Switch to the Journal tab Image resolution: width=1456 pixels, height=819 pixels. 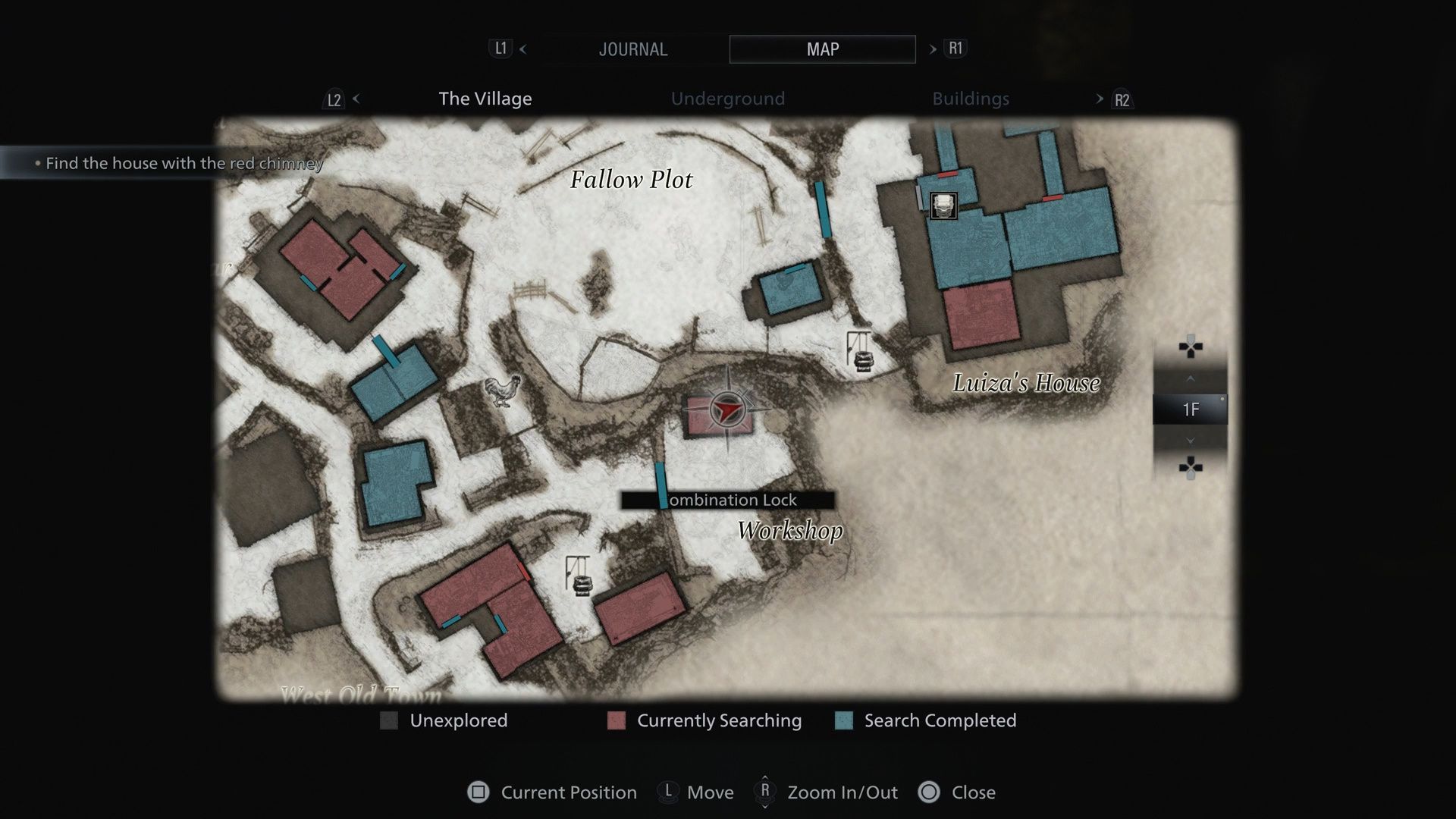pos(634,49)
